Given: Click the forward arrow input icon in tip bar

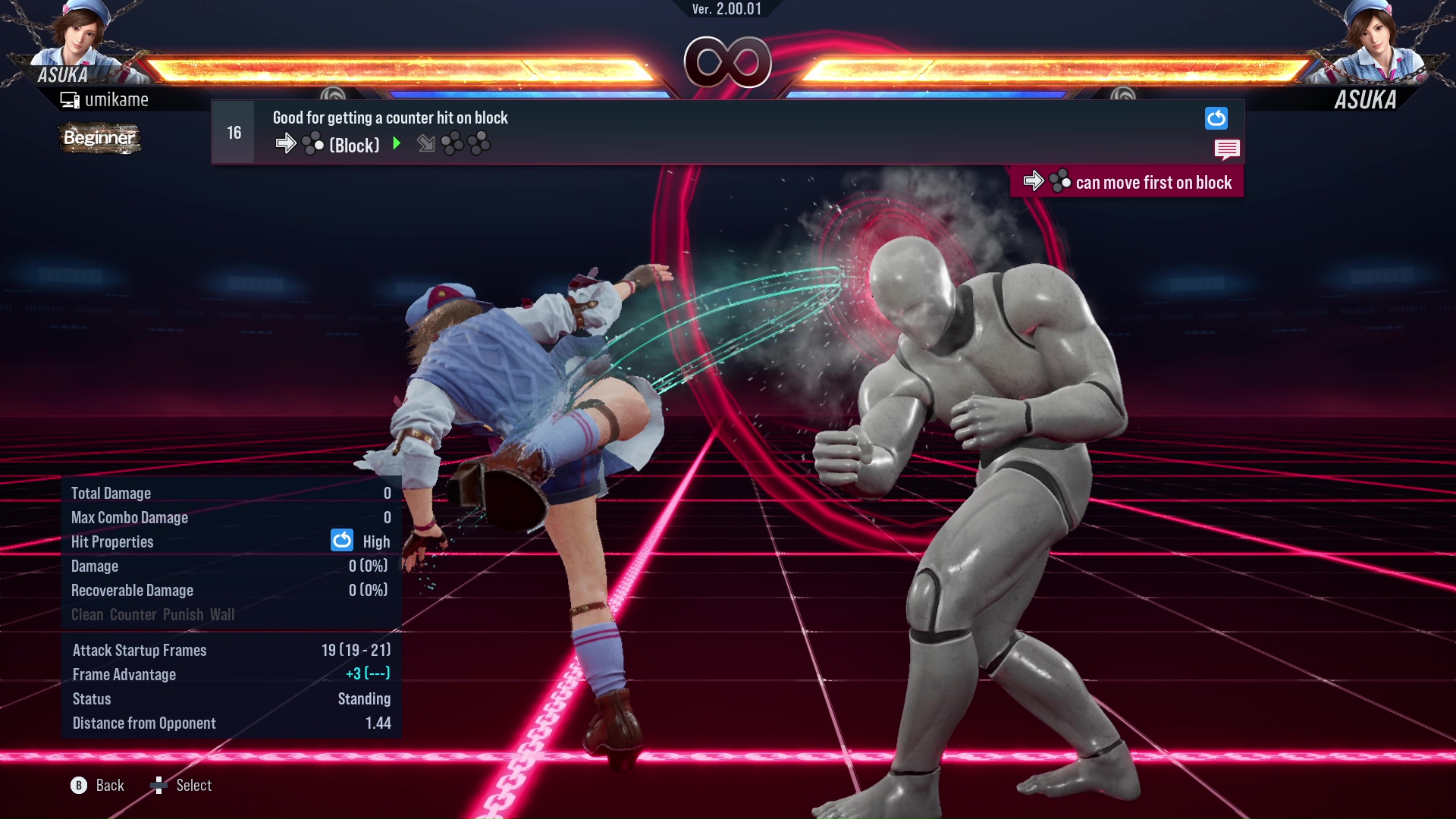Looking at the screenshot, I should (x=287, y=143).
